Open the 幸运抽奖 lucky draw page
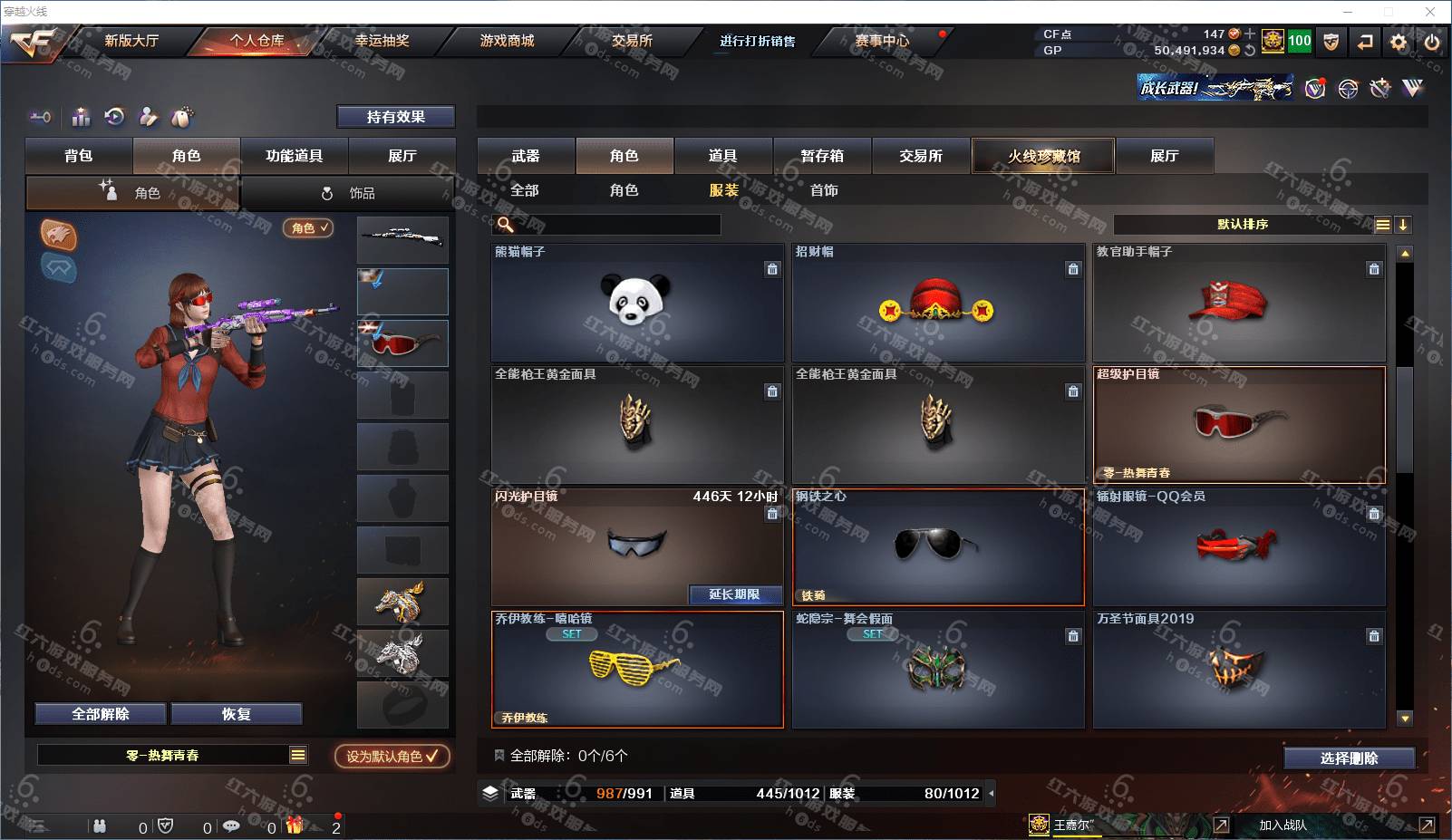Image resolution: width=1452 pixels, height=840 pixels. [382, 41]
